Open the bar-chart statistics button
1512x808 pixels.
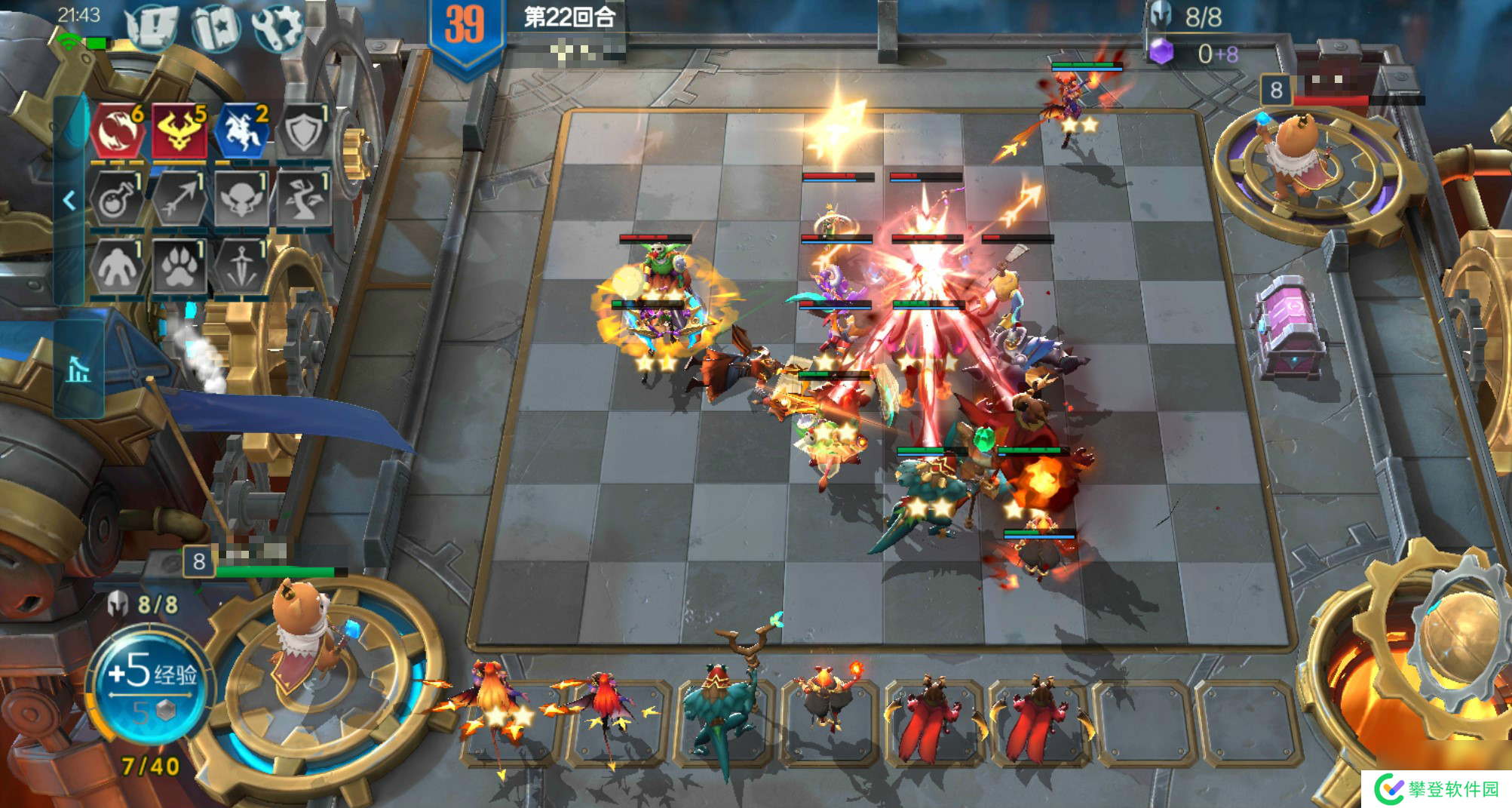[x=78, y=370]
